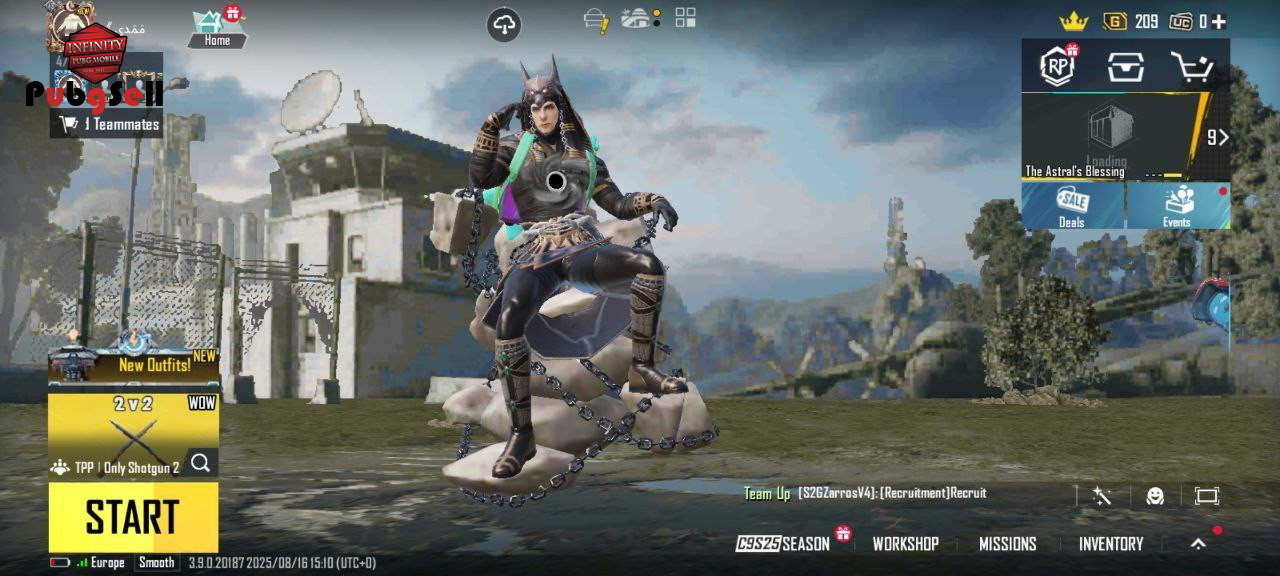The height and width of the screenshot is (576, 1280).
Task: Select the 2v2 Only Shotgun mode
Action: point(133,435)
